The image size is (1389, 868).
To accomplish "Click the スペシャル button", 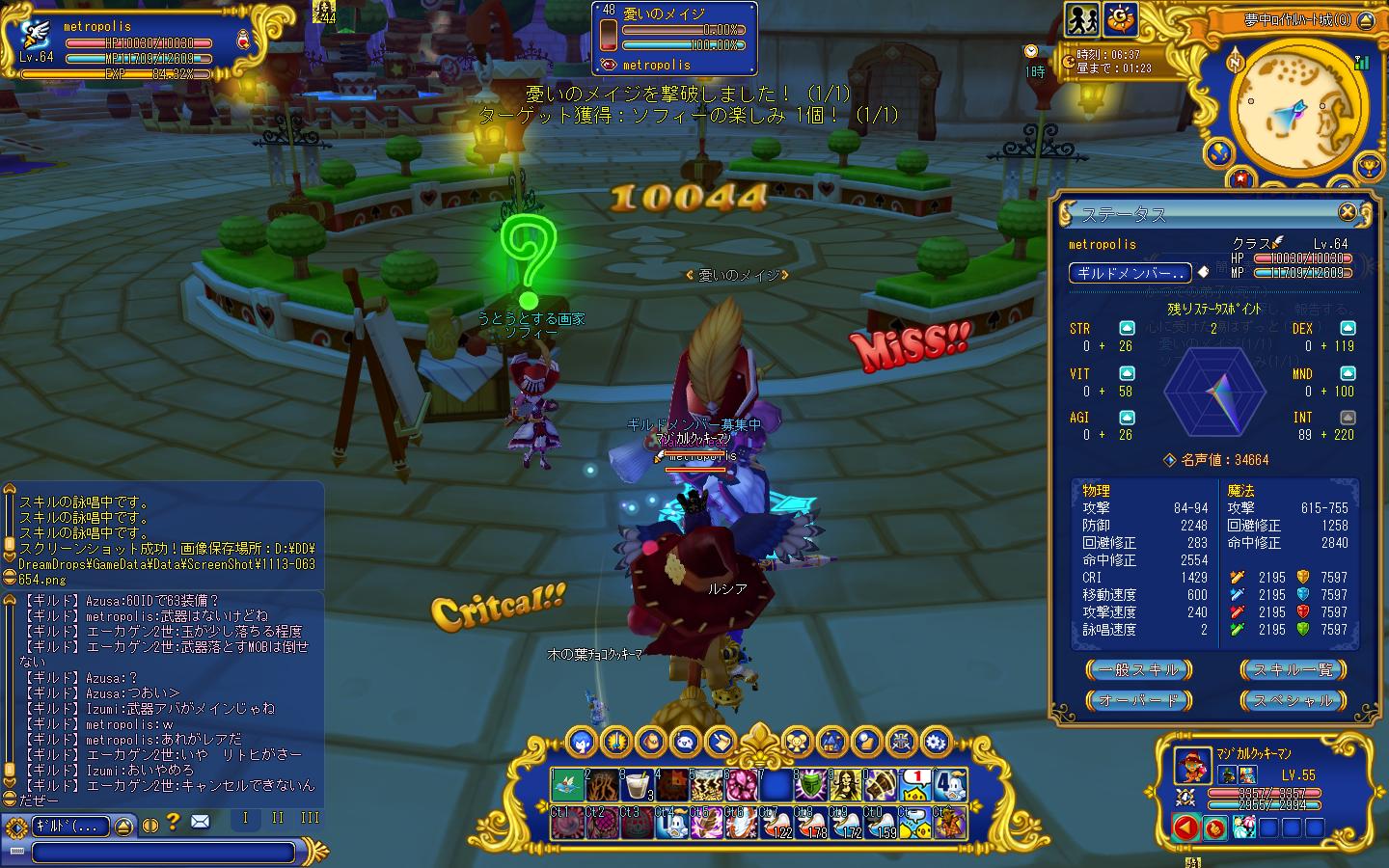I will [x=1293, y=700].
